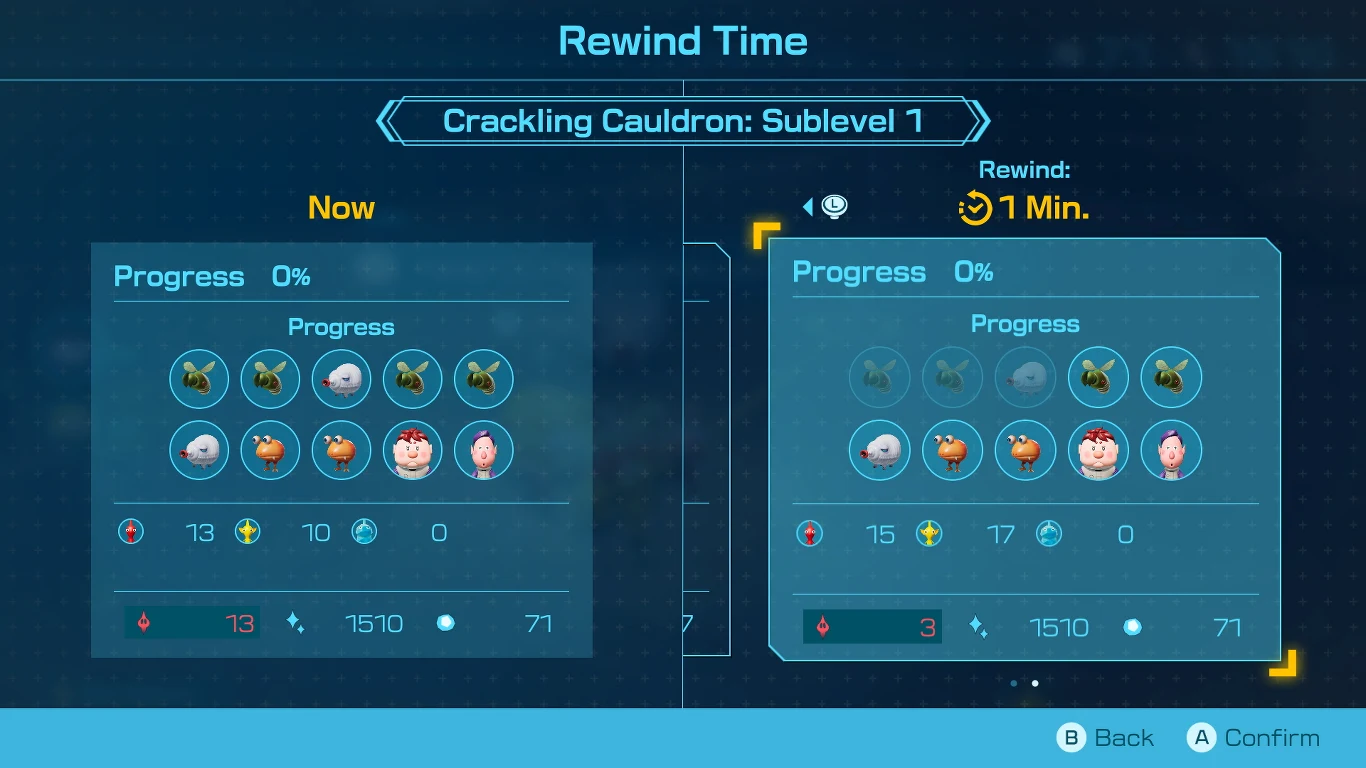
Task: Click the red Pikmin icon showing 13
Action: click(x=130, y=533)
